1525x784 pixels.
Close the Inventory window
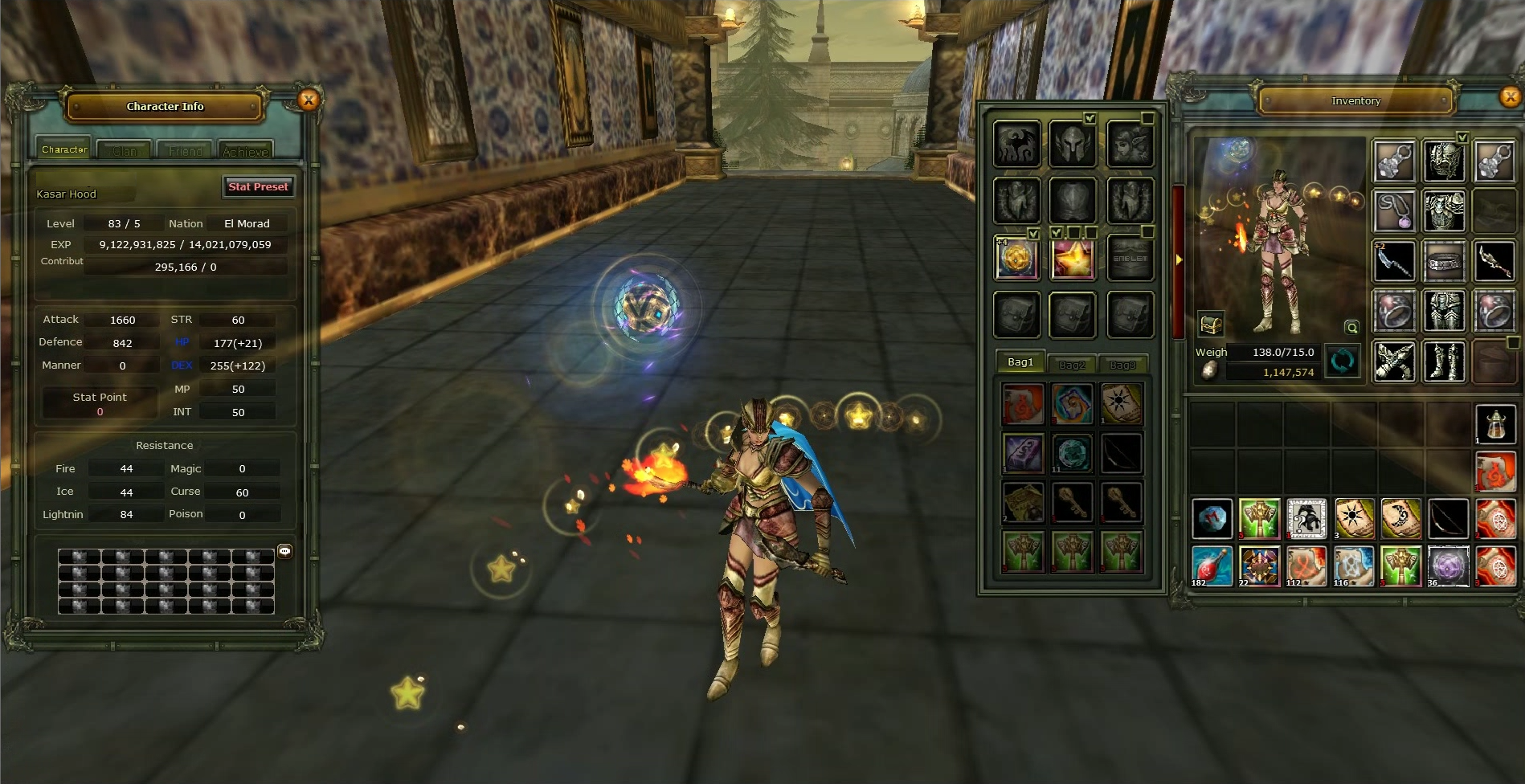pos(1510,97)
